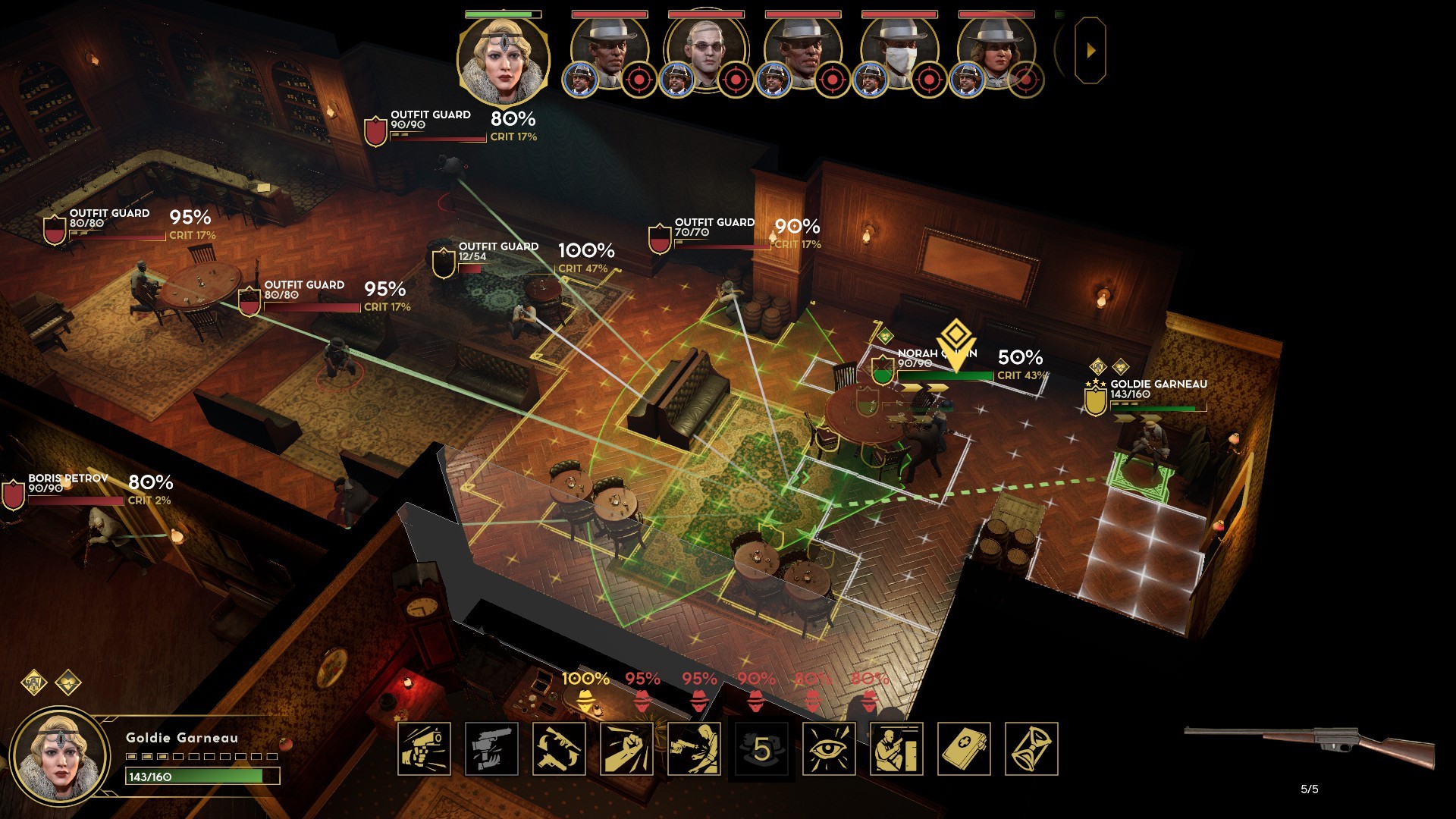Activate the eye overwatch ability
Image resolution: width=1456 pixels, height=819 pixels.
tap(829, 749)
